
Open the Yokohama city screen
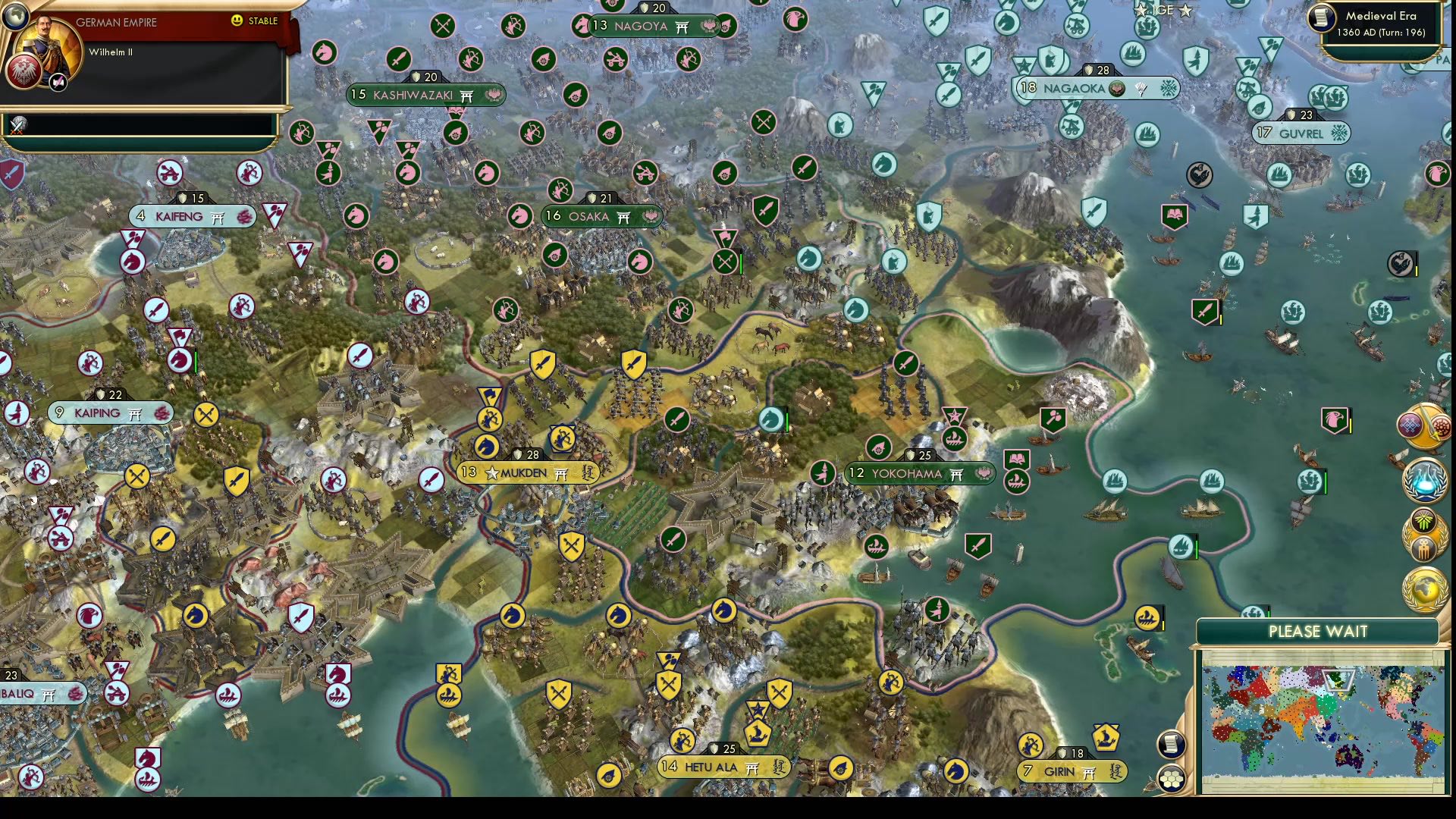[912, 472]
